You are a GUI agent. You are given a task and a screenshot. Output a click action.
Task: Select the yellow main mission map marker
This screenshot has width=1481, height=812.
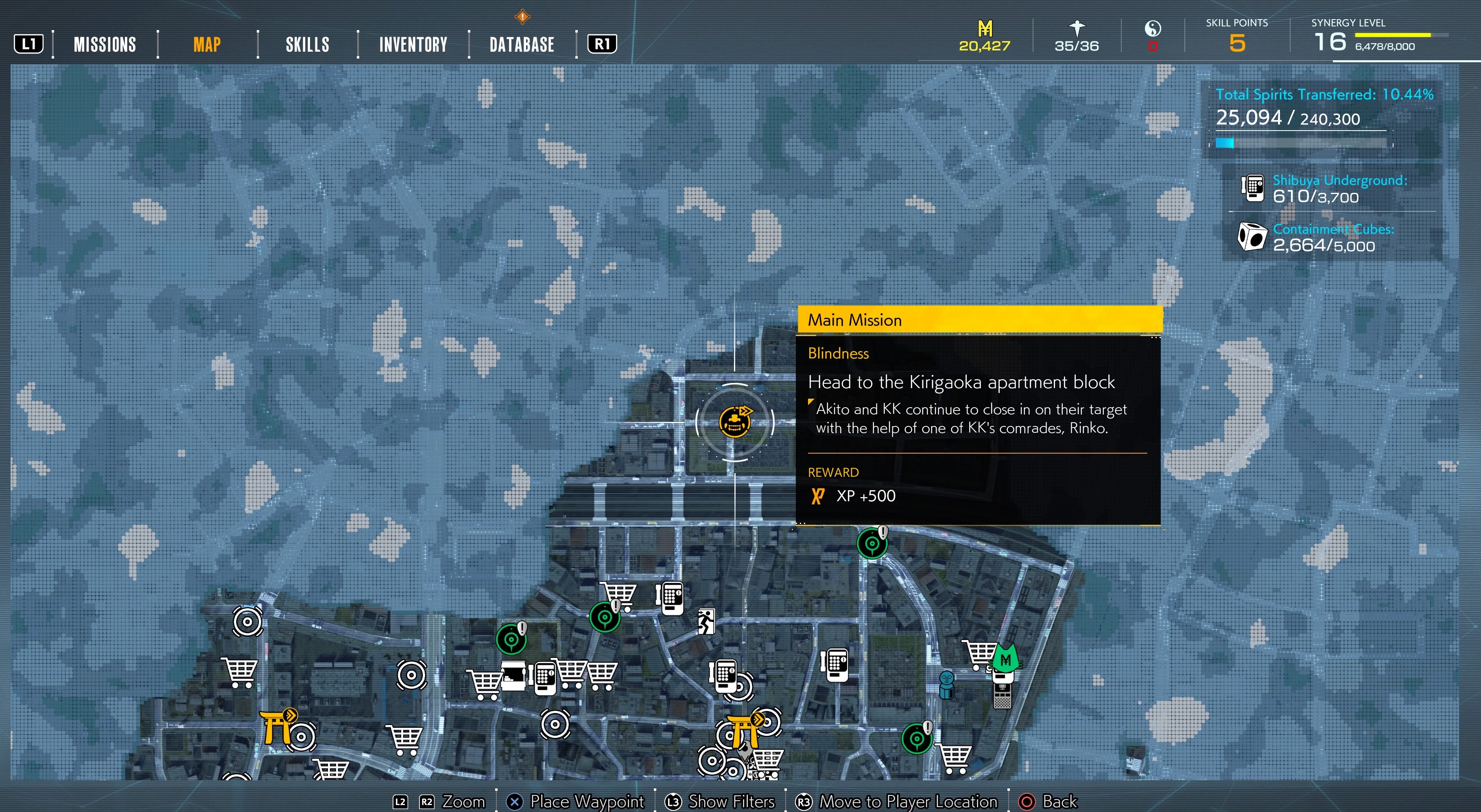(x=735, y=422)
